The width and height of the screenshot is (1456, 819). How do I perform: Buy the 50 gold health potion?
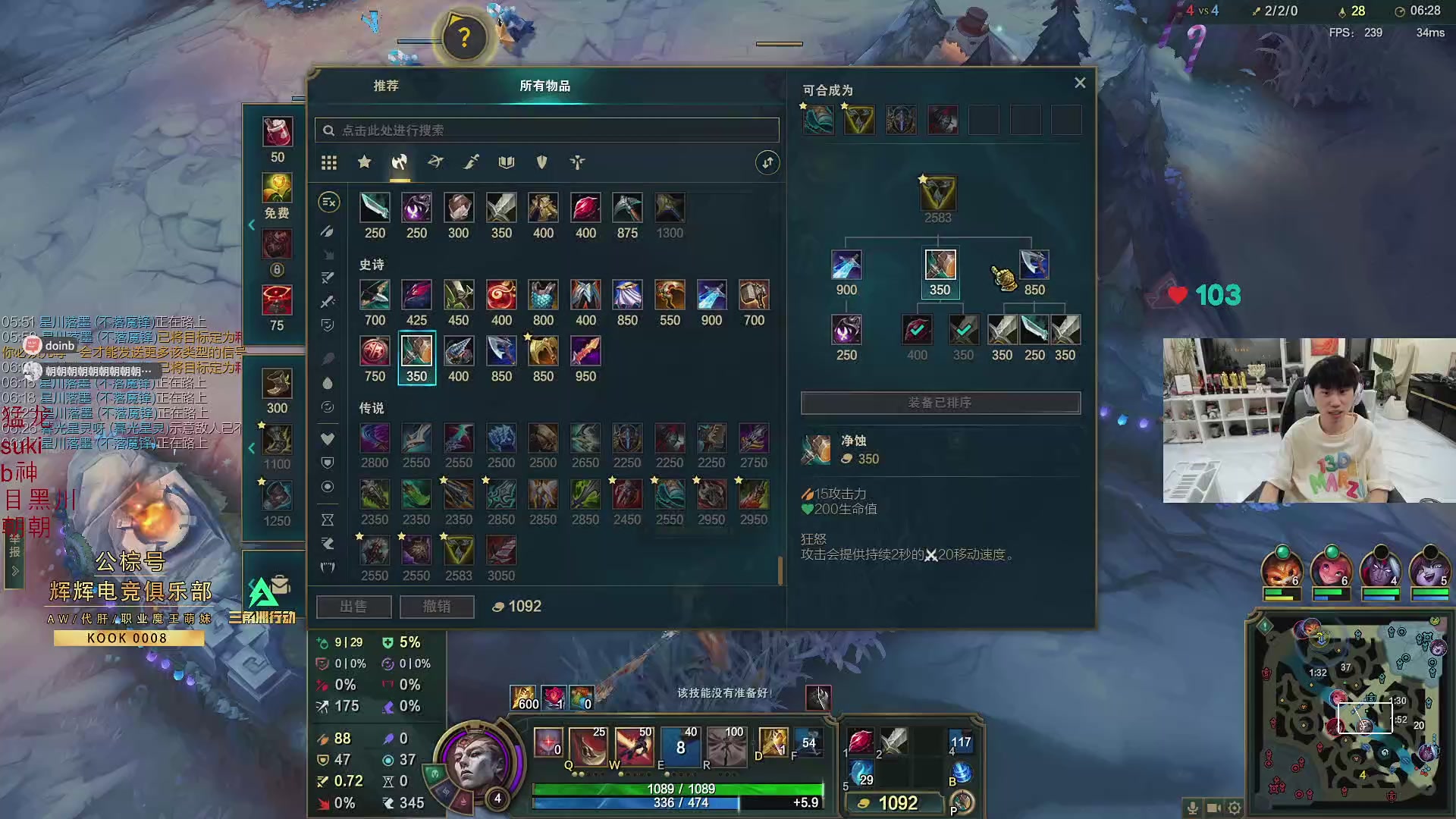(278, 132)
